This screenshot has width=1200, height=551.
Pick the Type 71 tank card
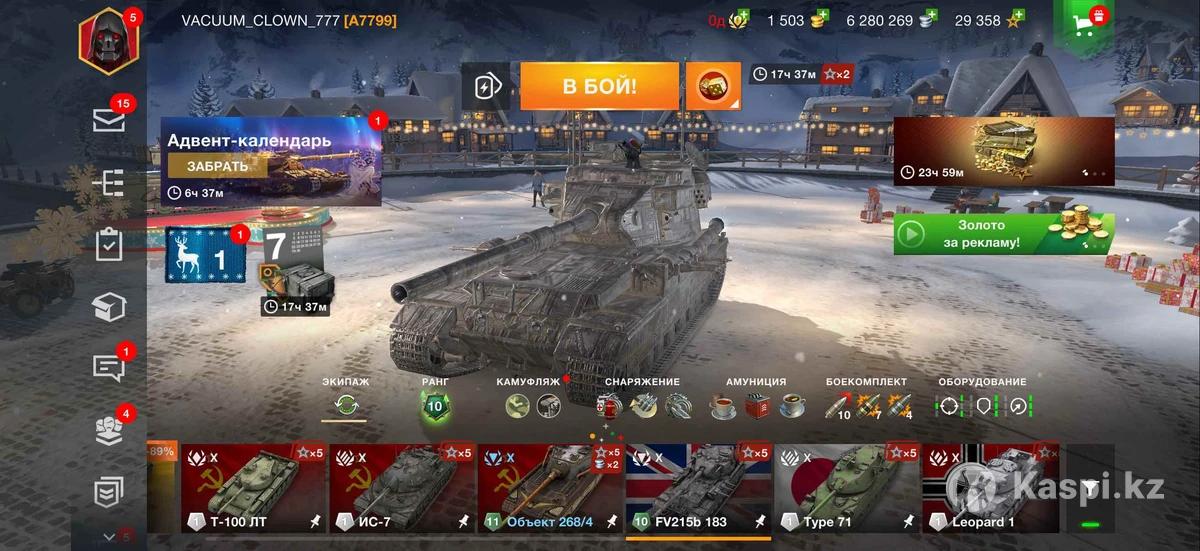pos(847,488)
